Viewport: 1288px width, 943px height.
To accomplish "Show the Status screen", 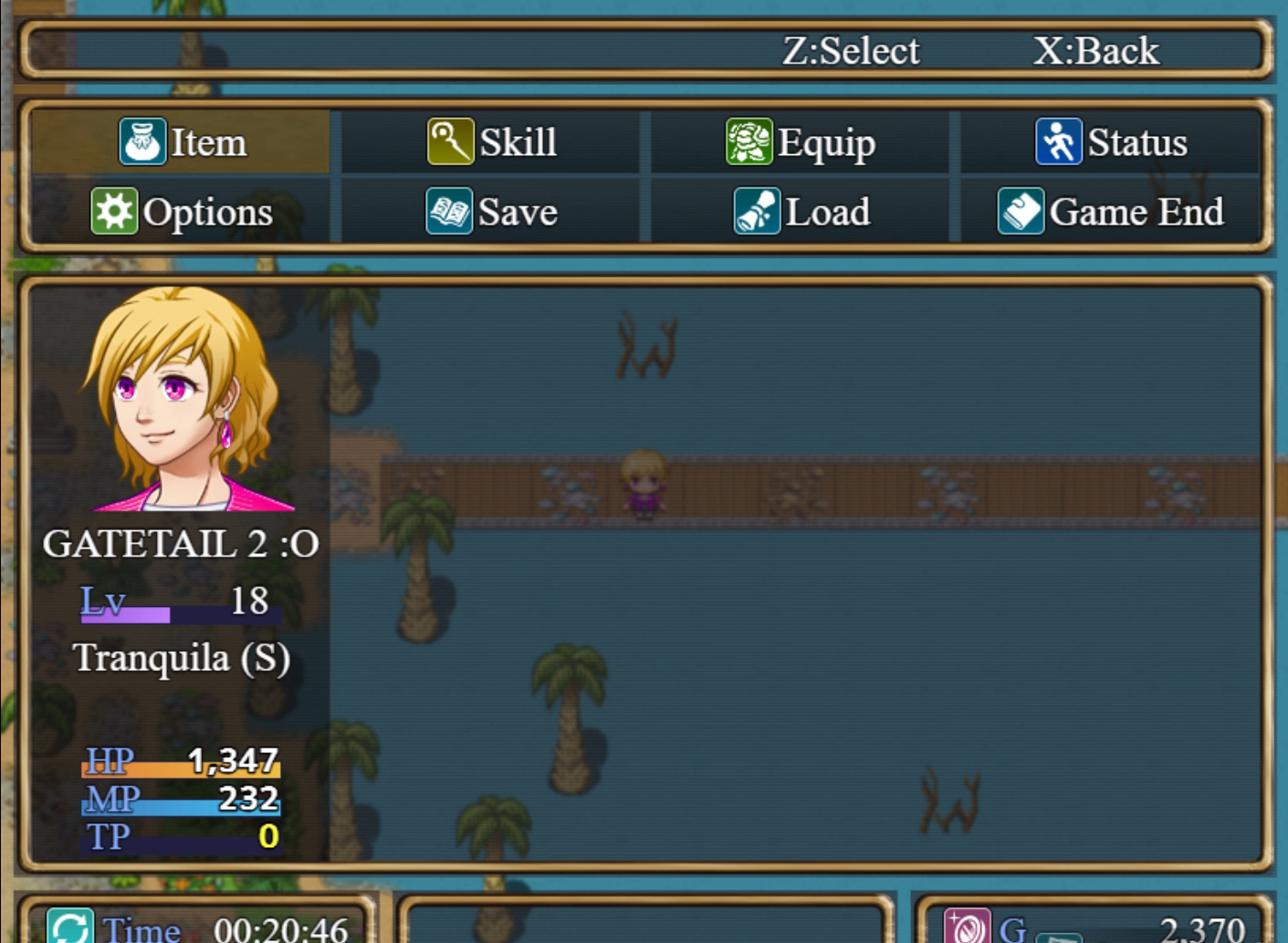I will (x=1111, y=142).
